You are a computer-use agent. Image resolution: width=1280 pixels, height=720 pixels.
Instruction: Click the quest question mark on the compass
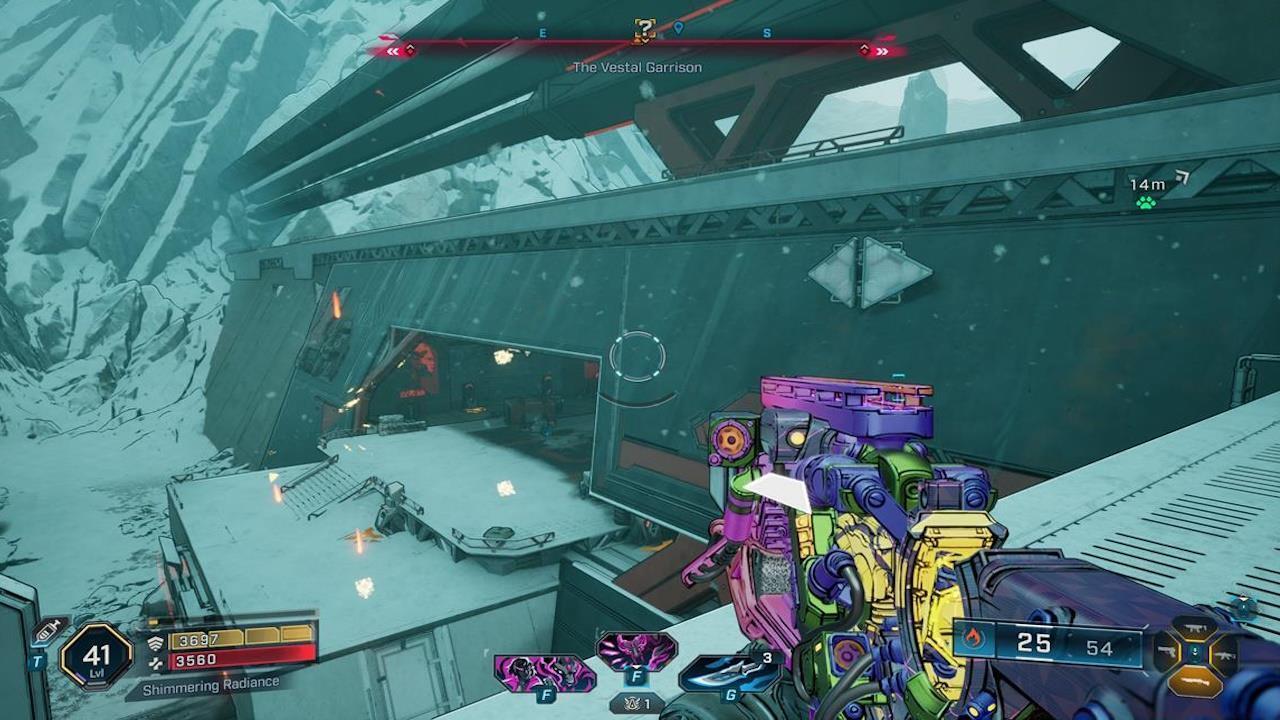point(644,31)
